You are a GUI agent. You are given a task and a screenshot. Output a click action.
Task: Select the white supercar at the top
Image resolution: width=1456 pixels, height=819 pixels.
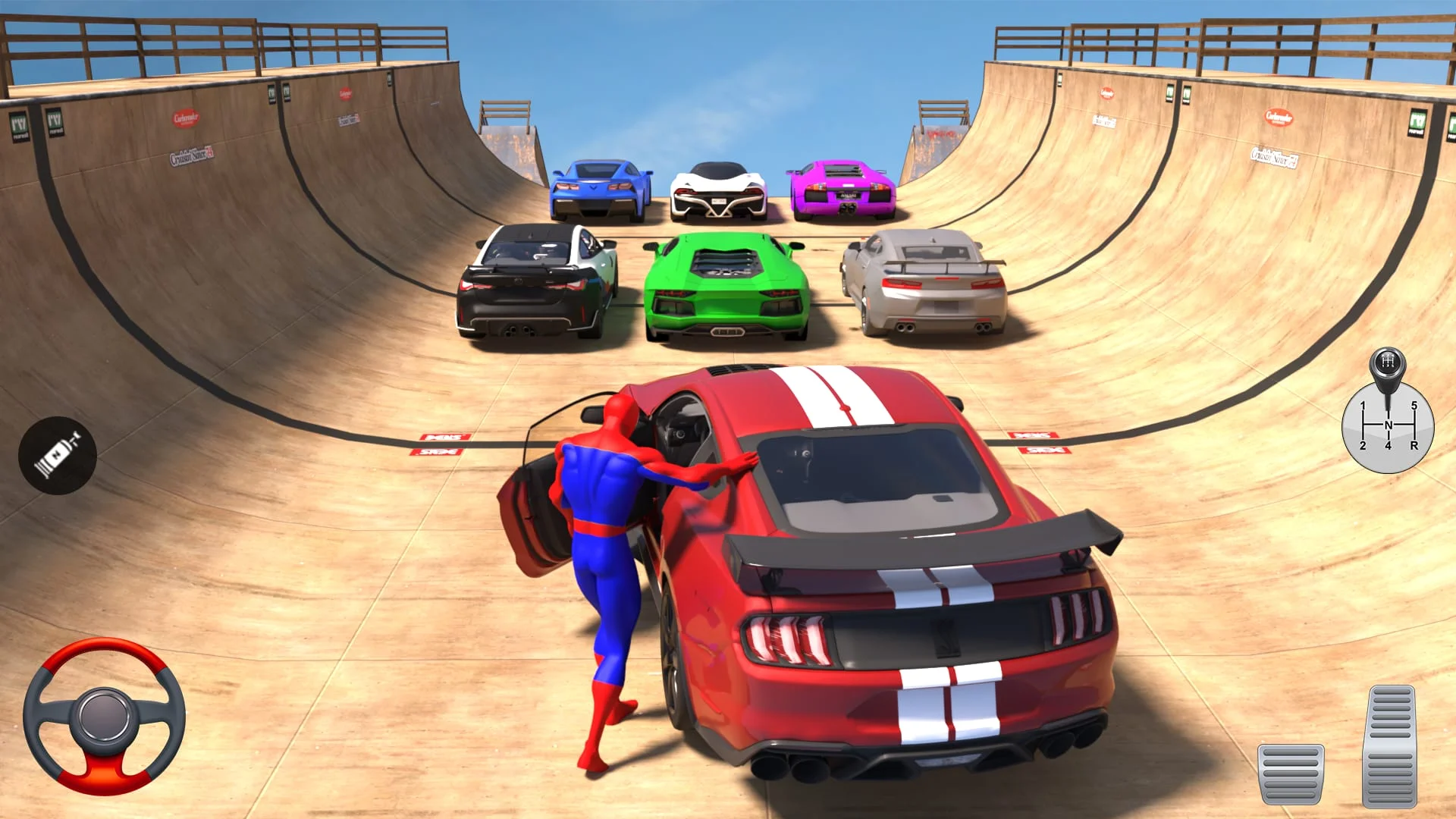[x=719, y=190]
